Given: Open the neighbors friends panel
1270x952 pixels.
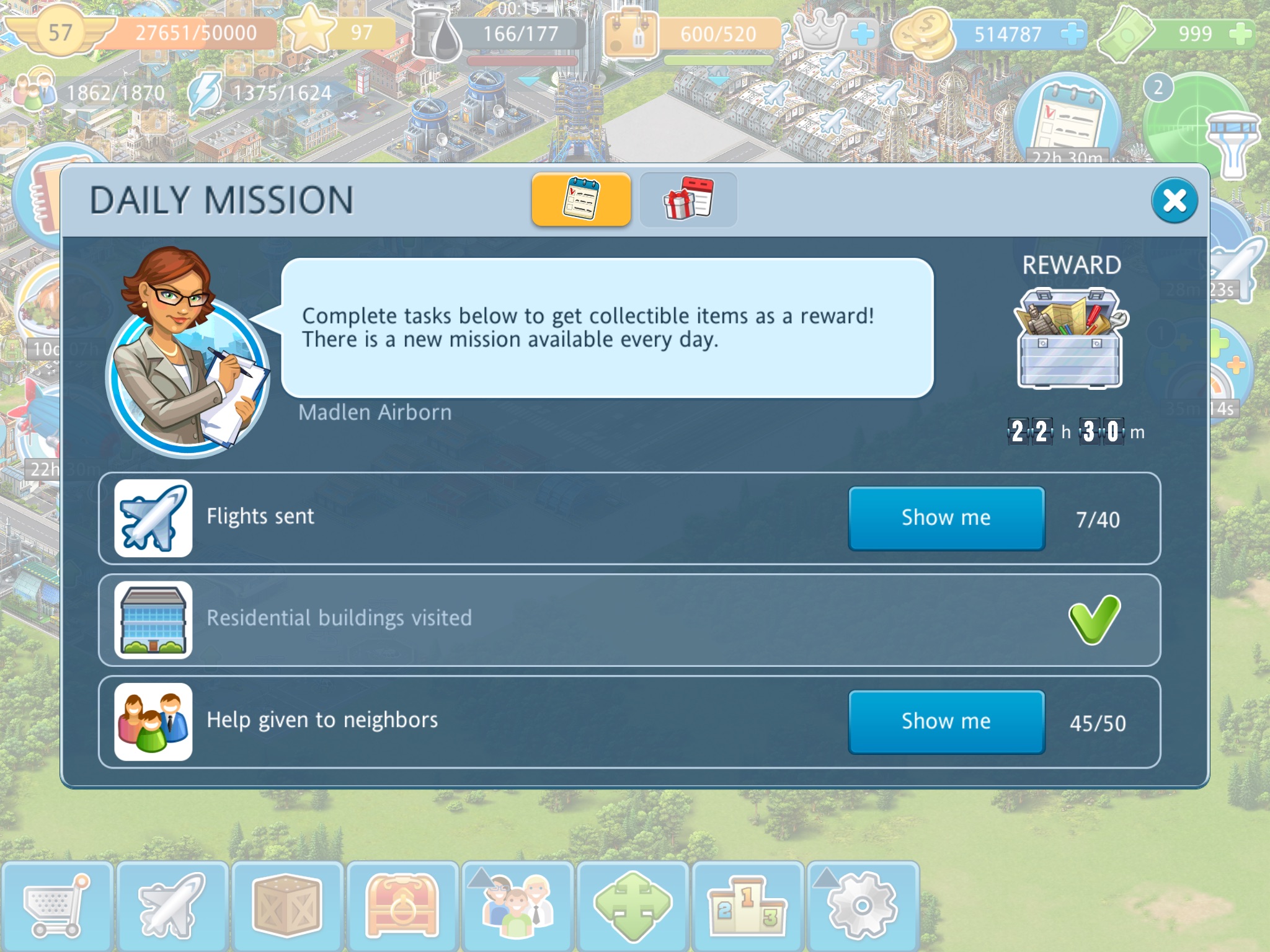Looking at the screenshot, I should click(x=517, y=906).
